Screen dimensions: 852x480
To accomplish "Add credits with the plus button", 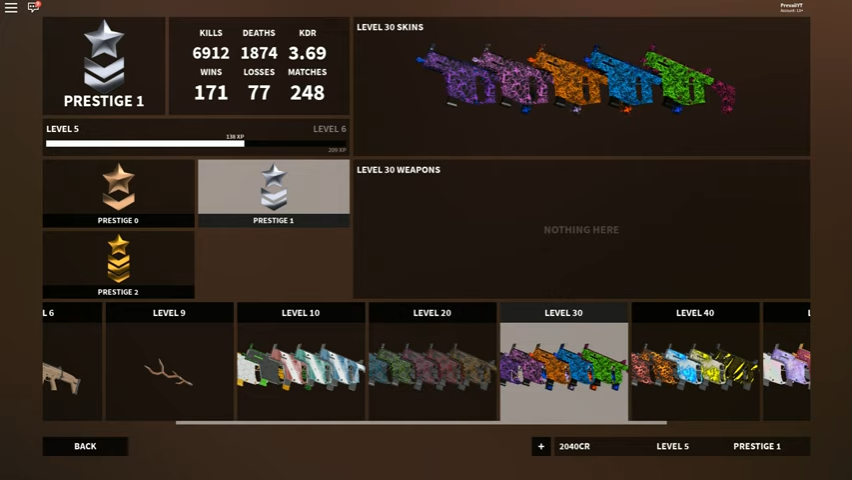I will pos(541,446).
